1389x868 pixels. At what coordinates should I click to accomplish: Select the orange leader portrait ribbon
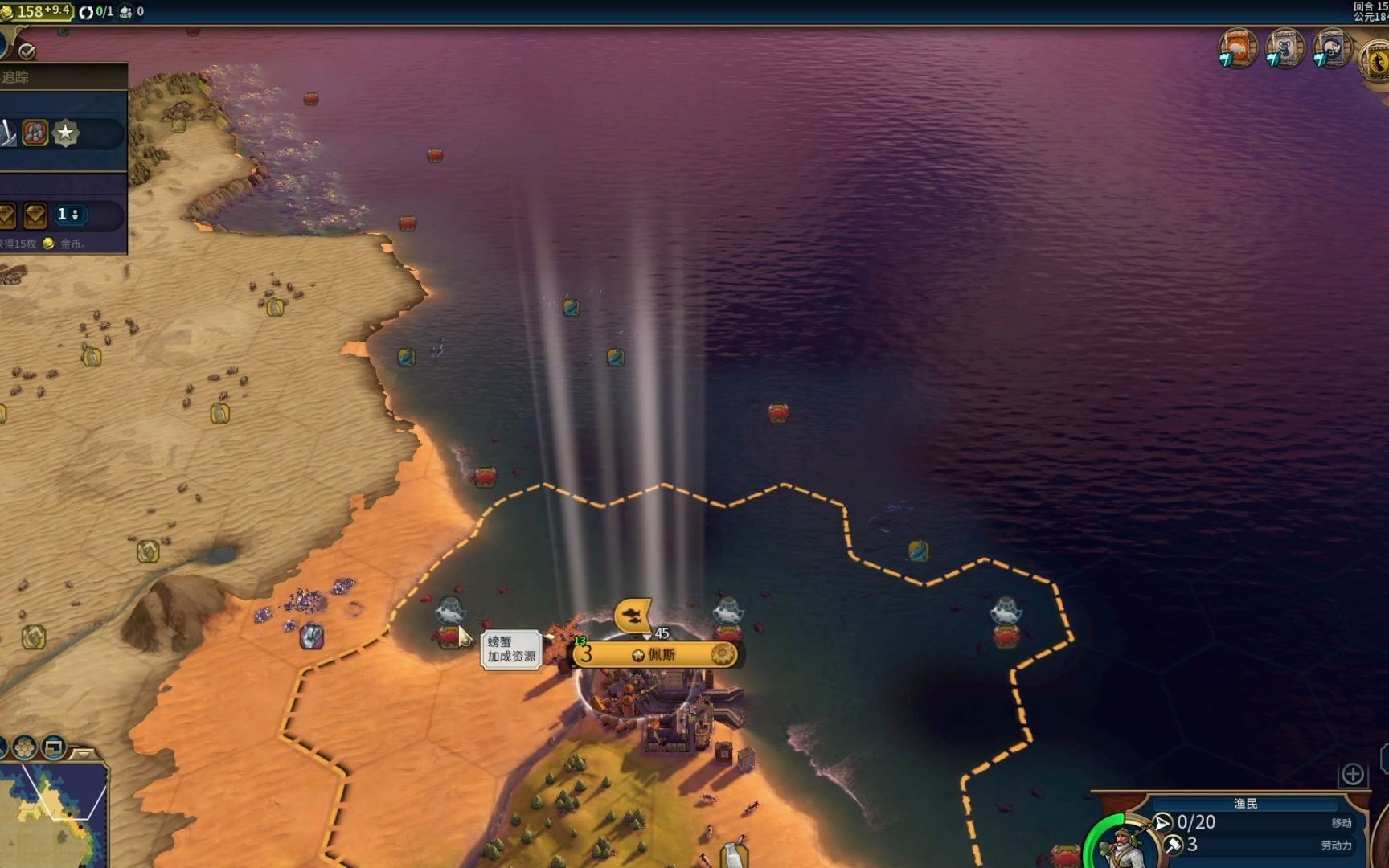[1238, 48]
